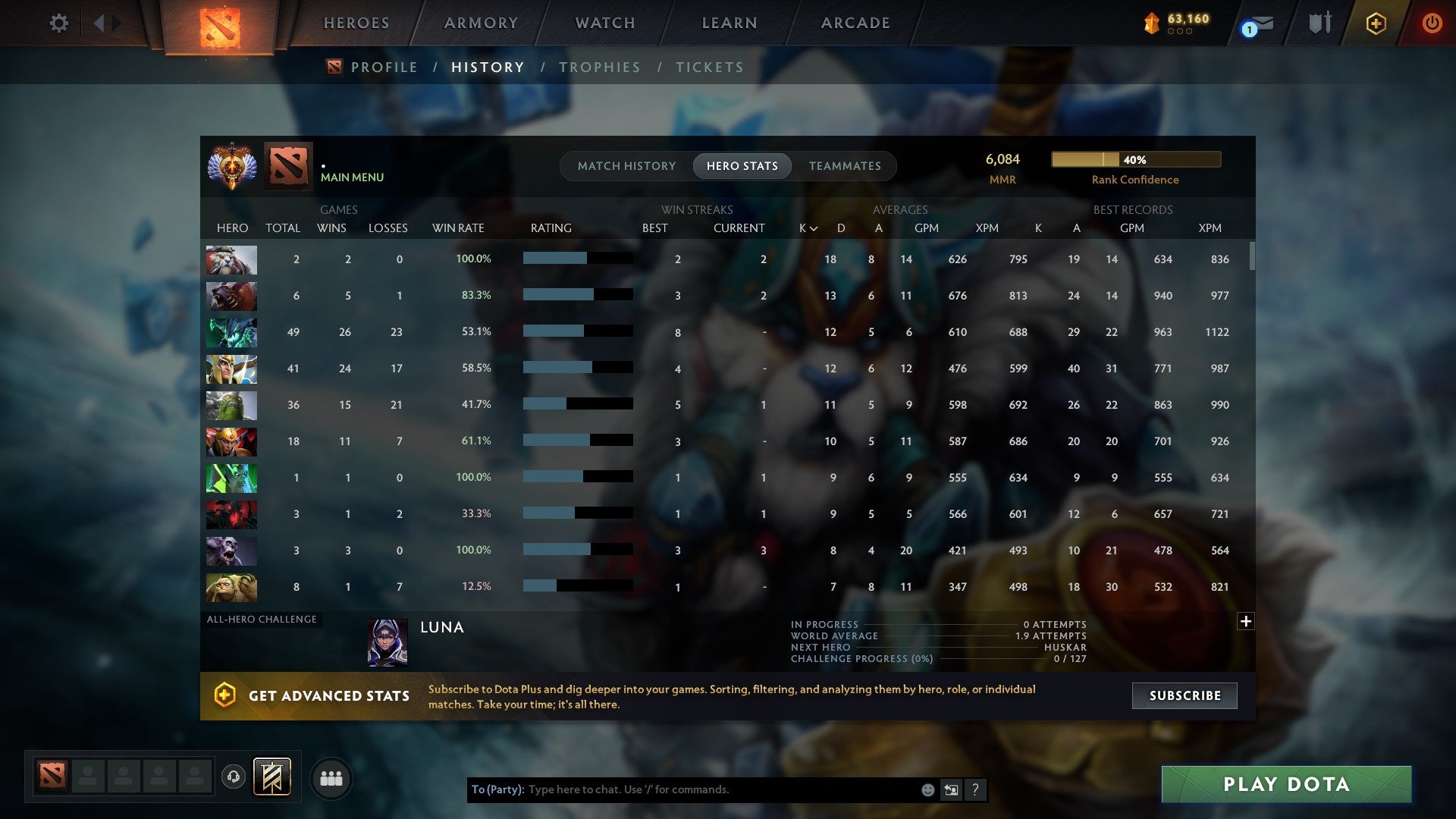This screenshot has height=819, width=1456.
Task: Switch to the TEAMMATES view
Action: click(x=845, y=165)
